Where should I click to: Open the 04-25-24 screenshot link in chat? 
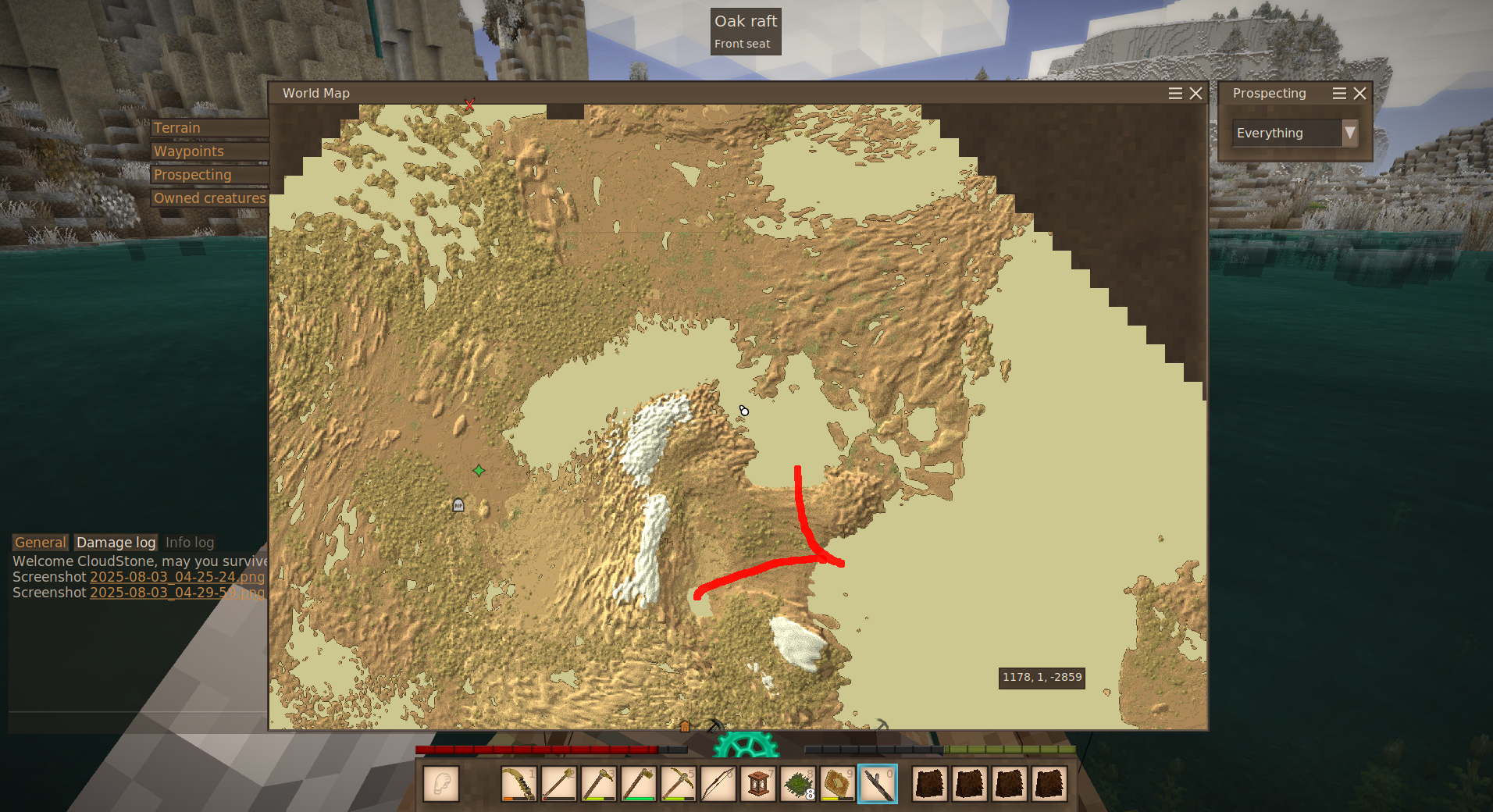pyautogui.click(x=177, y=577)
